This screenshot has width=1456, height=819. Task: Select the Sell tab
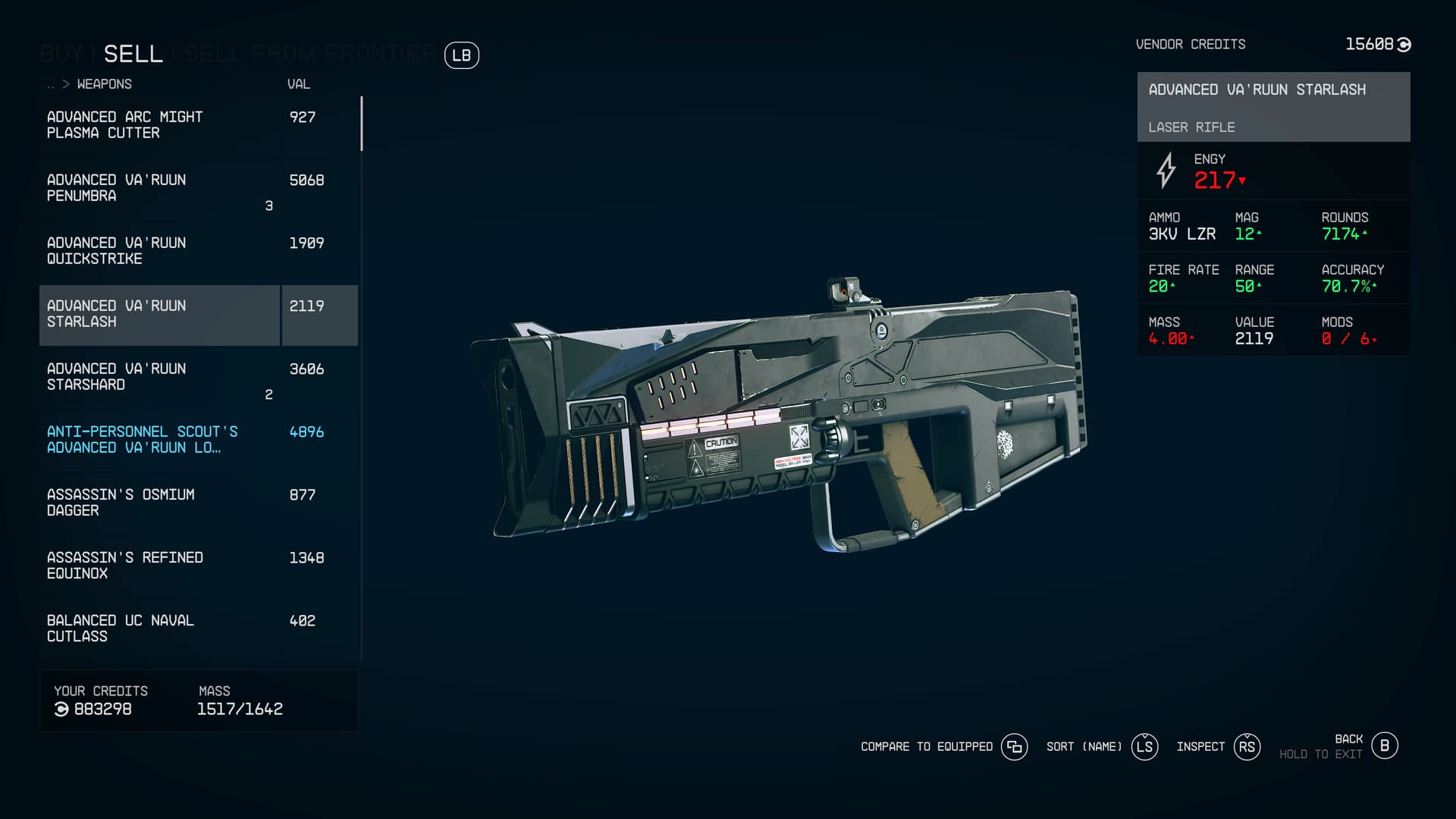pos(133,55)
